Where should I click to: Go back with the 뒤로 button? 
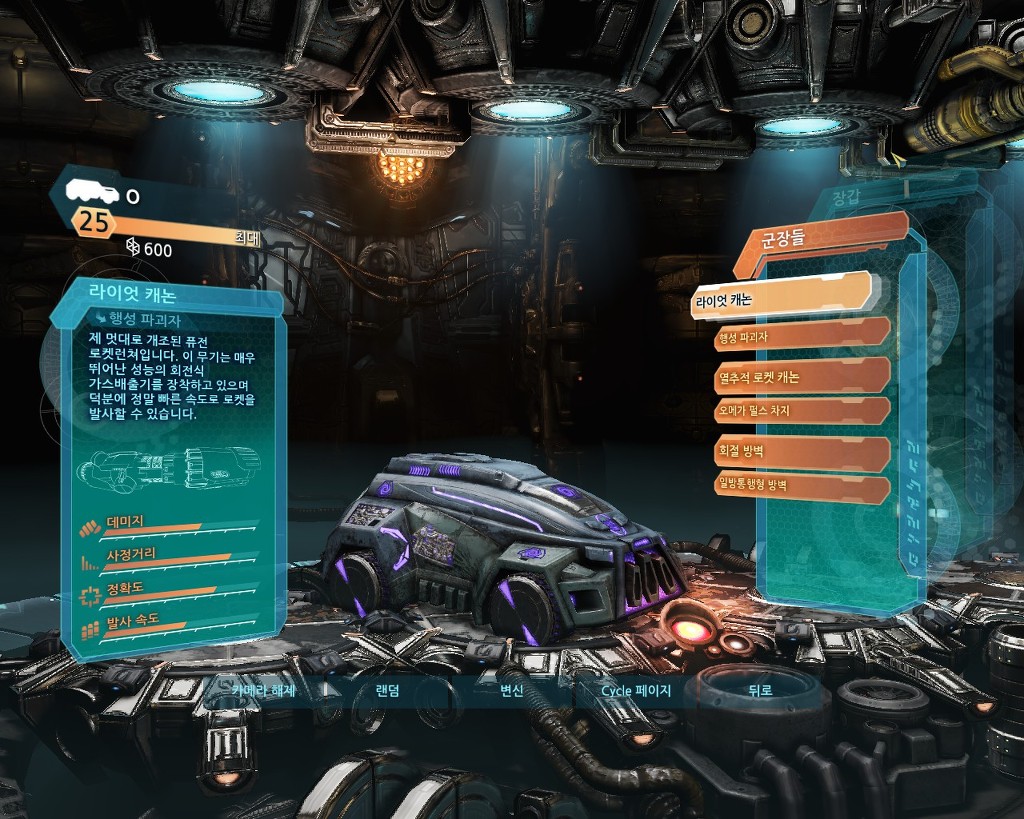coord(760,690)
